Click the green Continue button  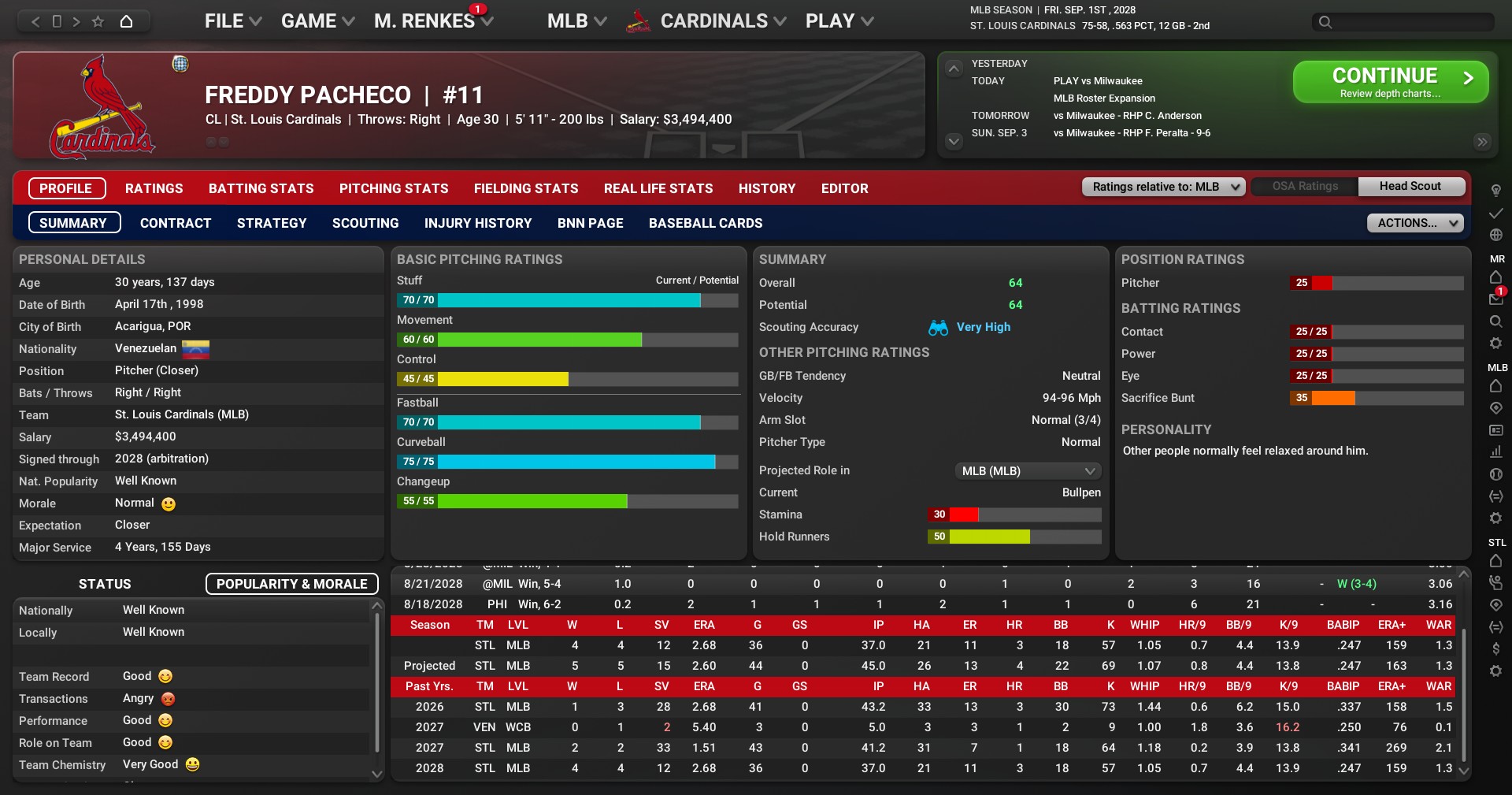pyautogui.click(x=1390, y=82)
